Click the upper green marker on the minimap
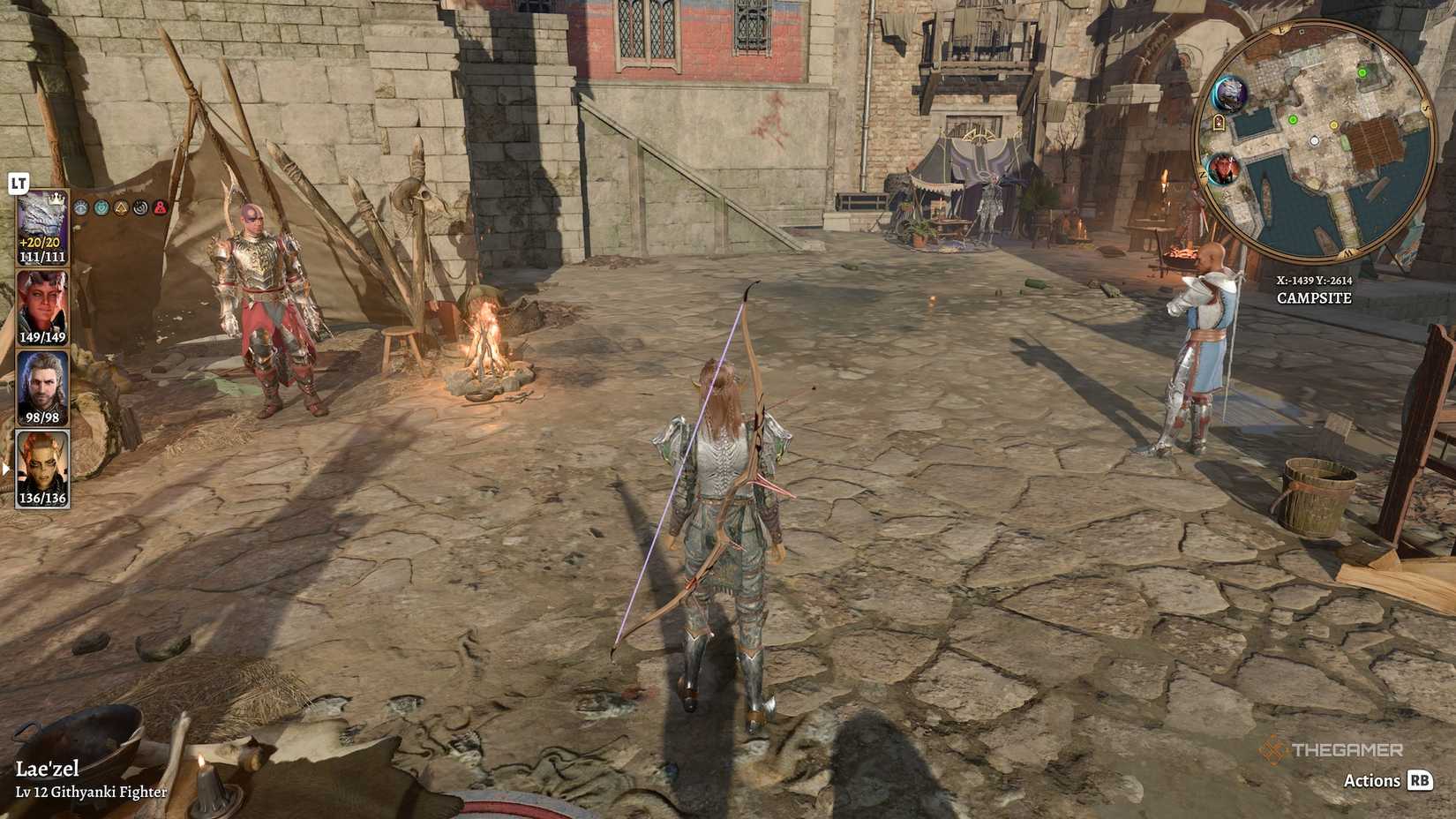Screen dimensions: 1456x819 [x=1362, y=71]
